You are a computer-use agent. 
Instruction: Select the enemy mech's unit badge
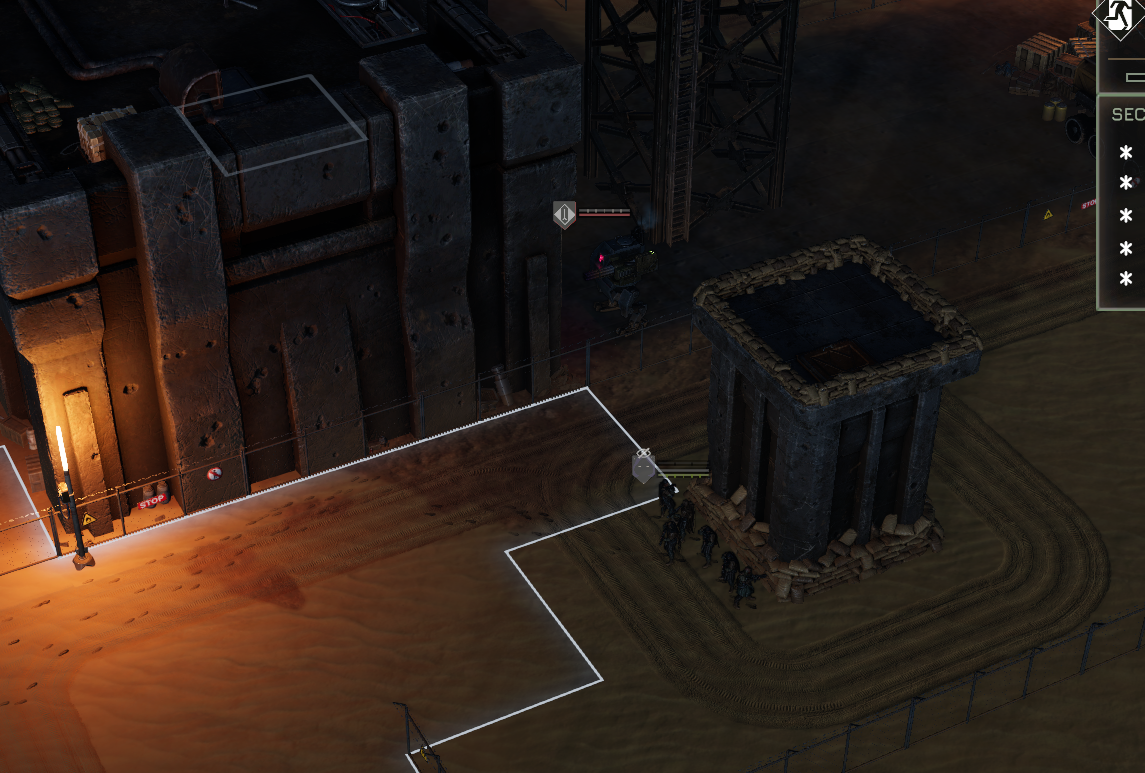pyautogui.click(x=565, y=214)
